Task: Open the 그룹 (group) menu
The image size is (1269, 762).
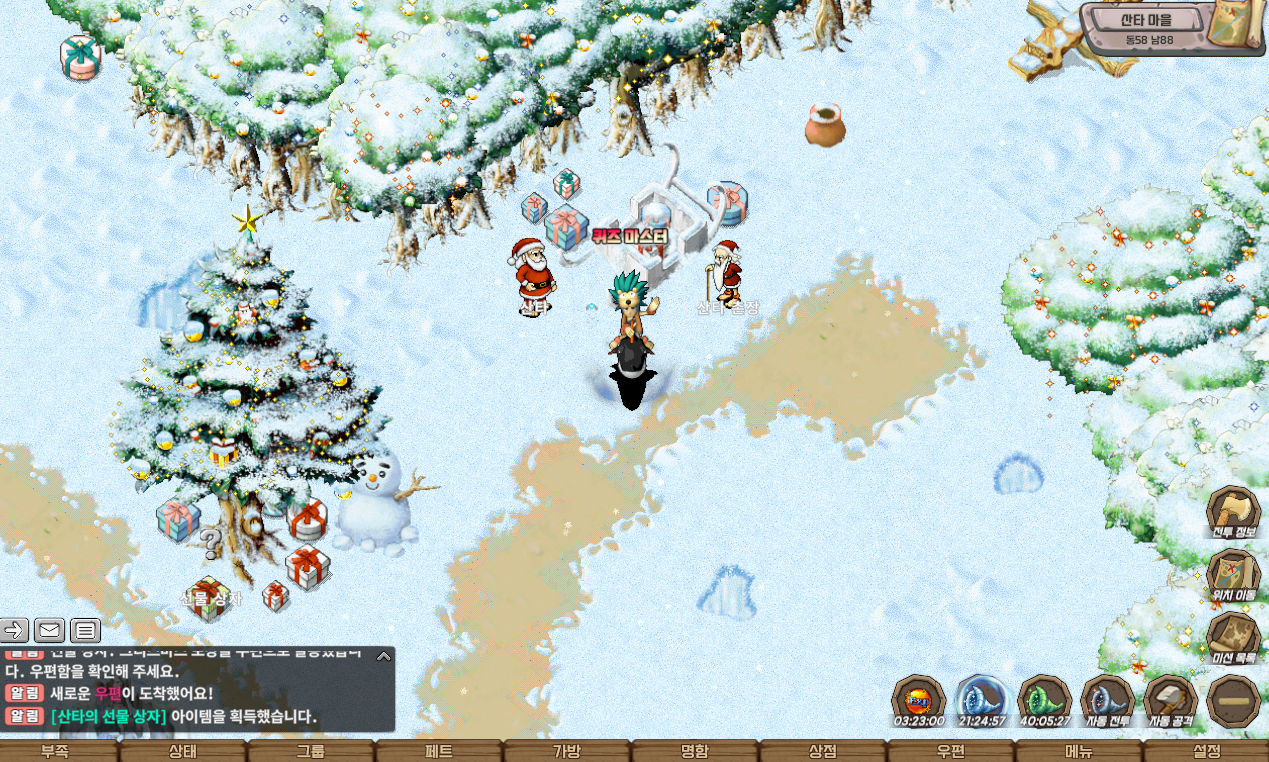Action: pos(310,751)
